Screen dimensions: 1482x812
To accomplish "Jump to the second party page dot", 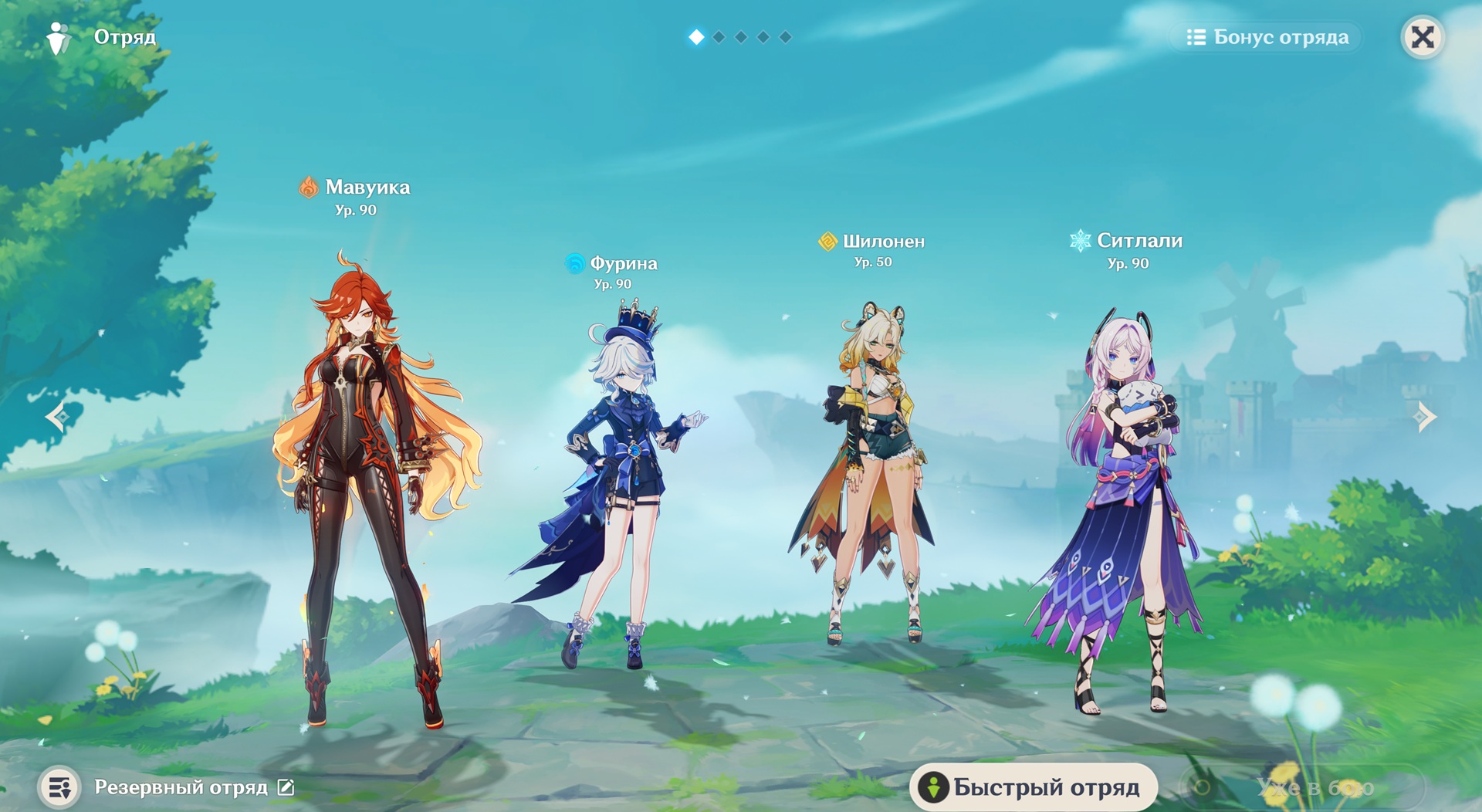I will (x=719, y=37).
